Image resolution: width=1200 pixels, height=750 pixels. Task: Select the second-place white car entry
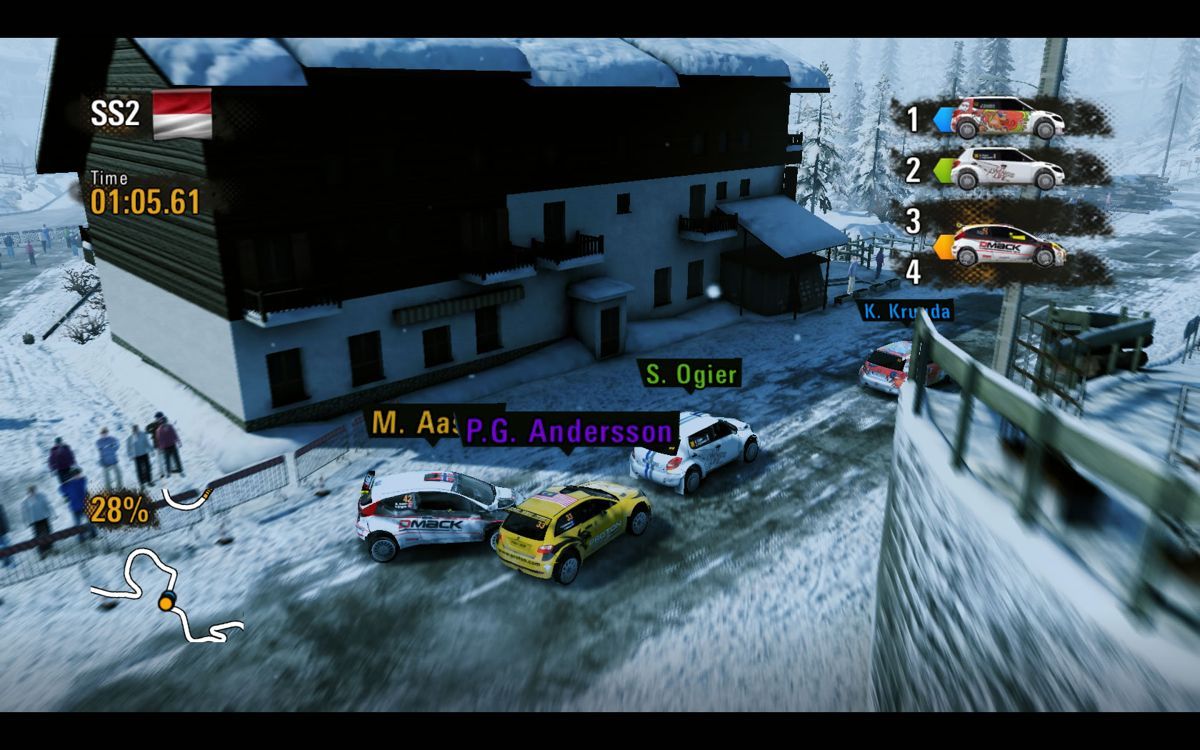pyautogui.click(x=1006, y=169)
